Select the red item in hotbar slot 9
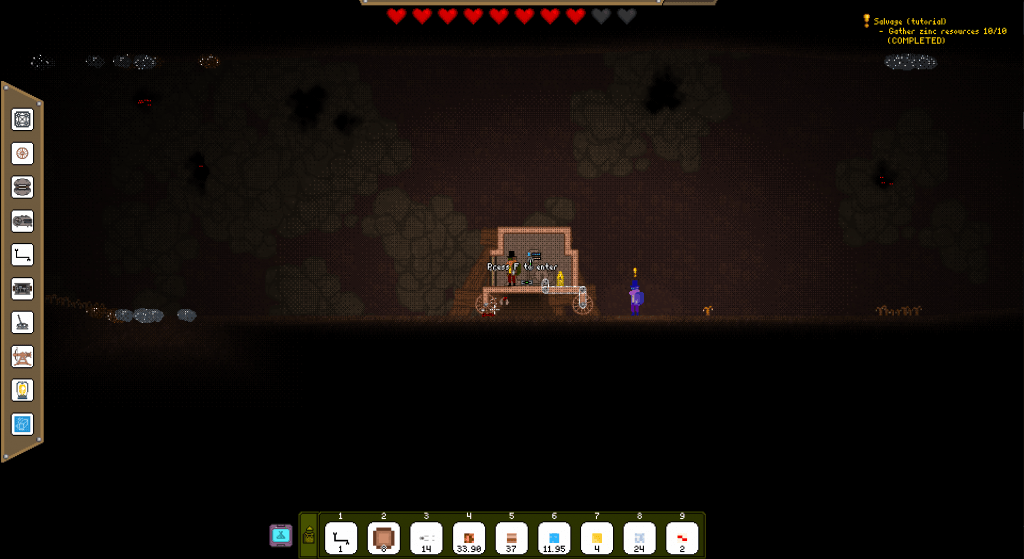The width and height of the screenshot is (1024, 559). pyautogui.click(x=682, y=537)
